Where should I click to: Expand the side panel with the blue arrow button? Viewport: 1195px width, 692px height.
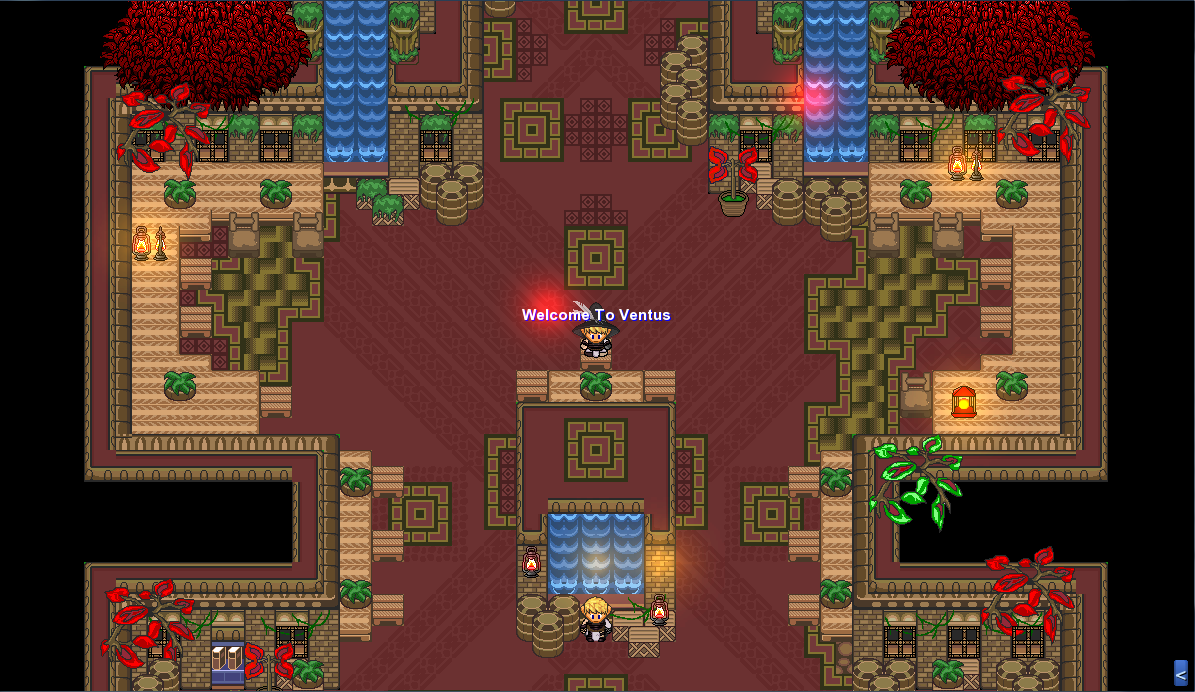(x=1180, y=673)
